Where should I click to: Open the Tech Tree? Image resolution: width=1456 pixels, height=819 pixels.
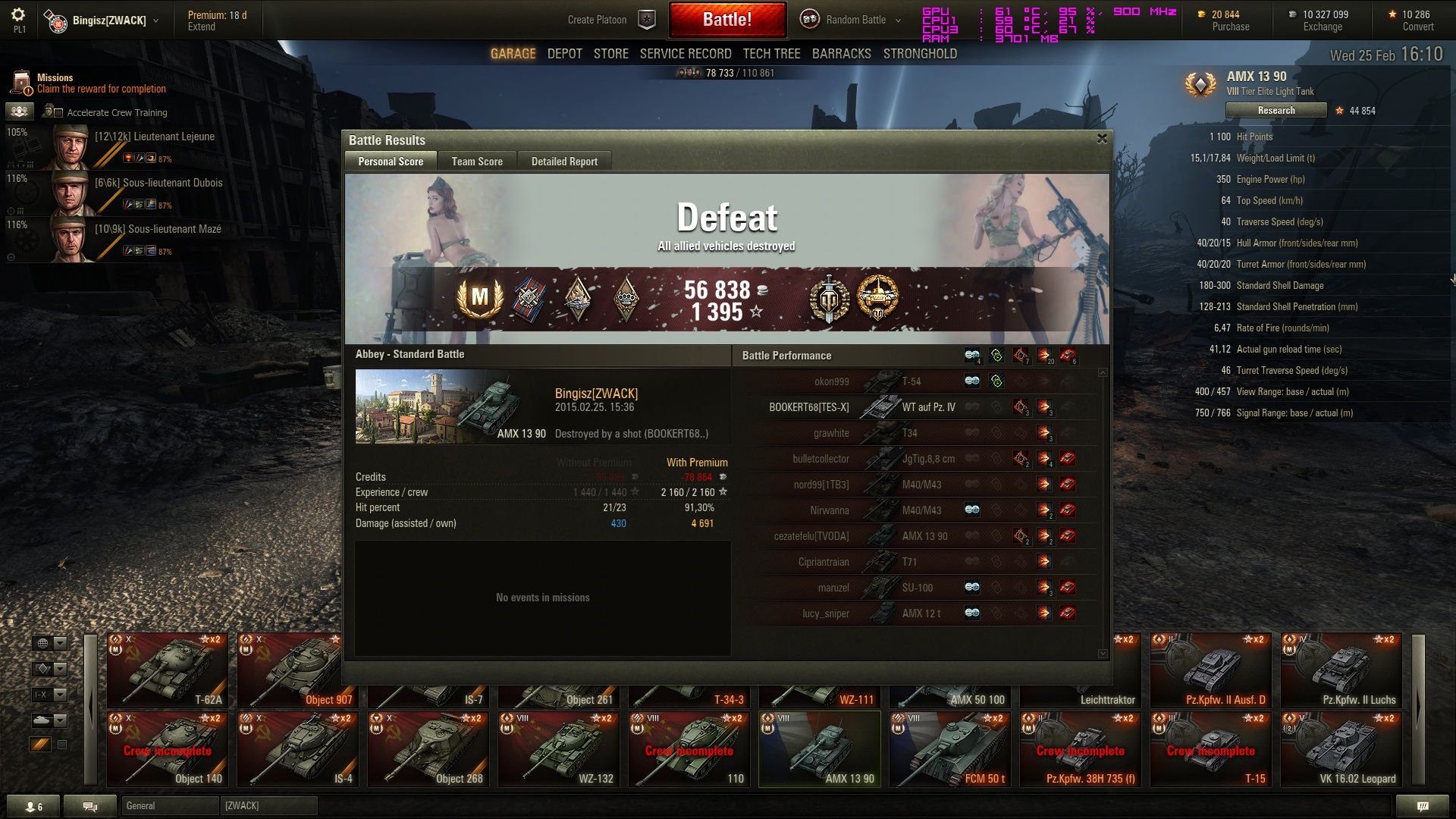point(771,54)
